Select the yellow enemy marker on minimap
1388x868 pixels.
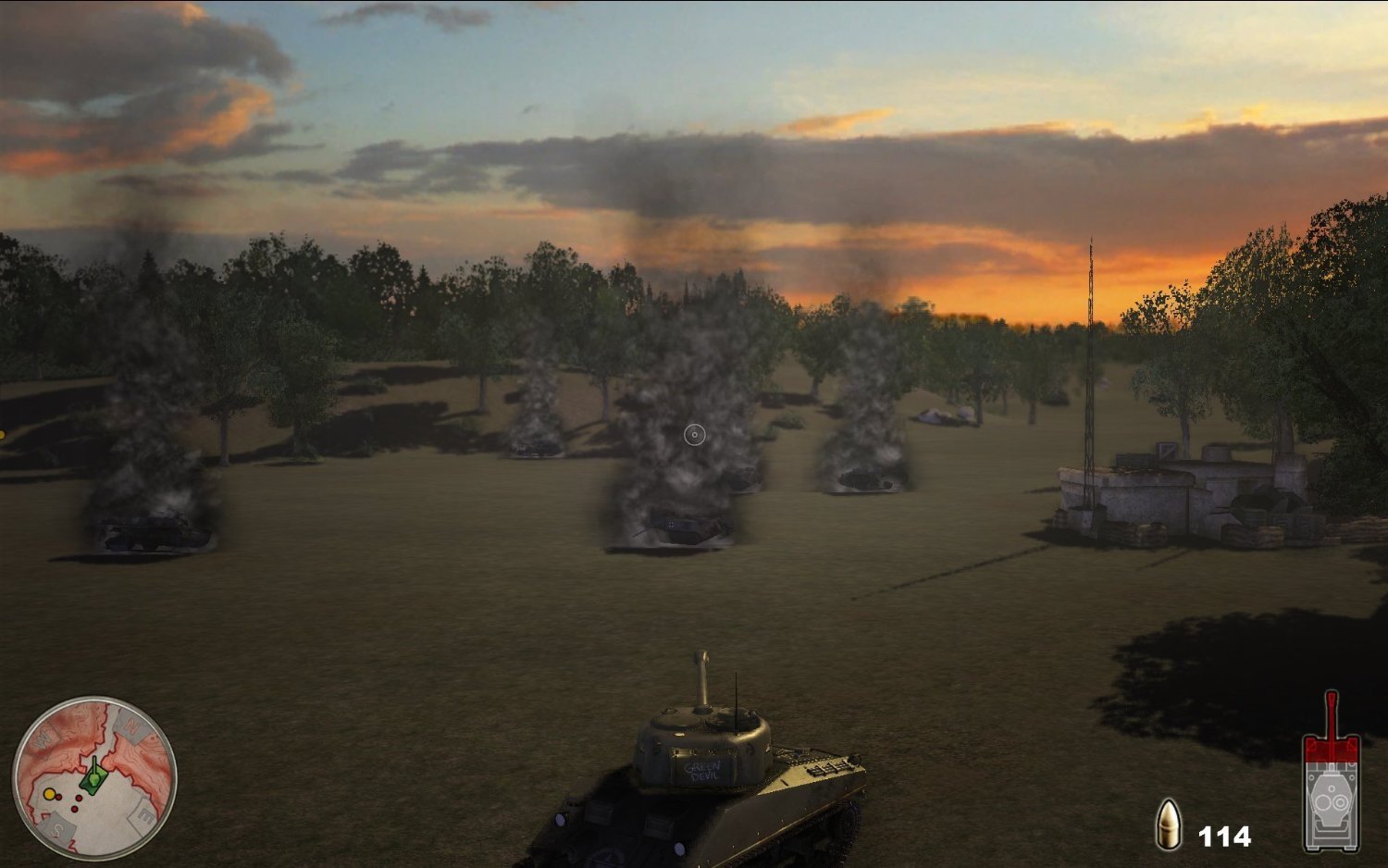point(49,793)
